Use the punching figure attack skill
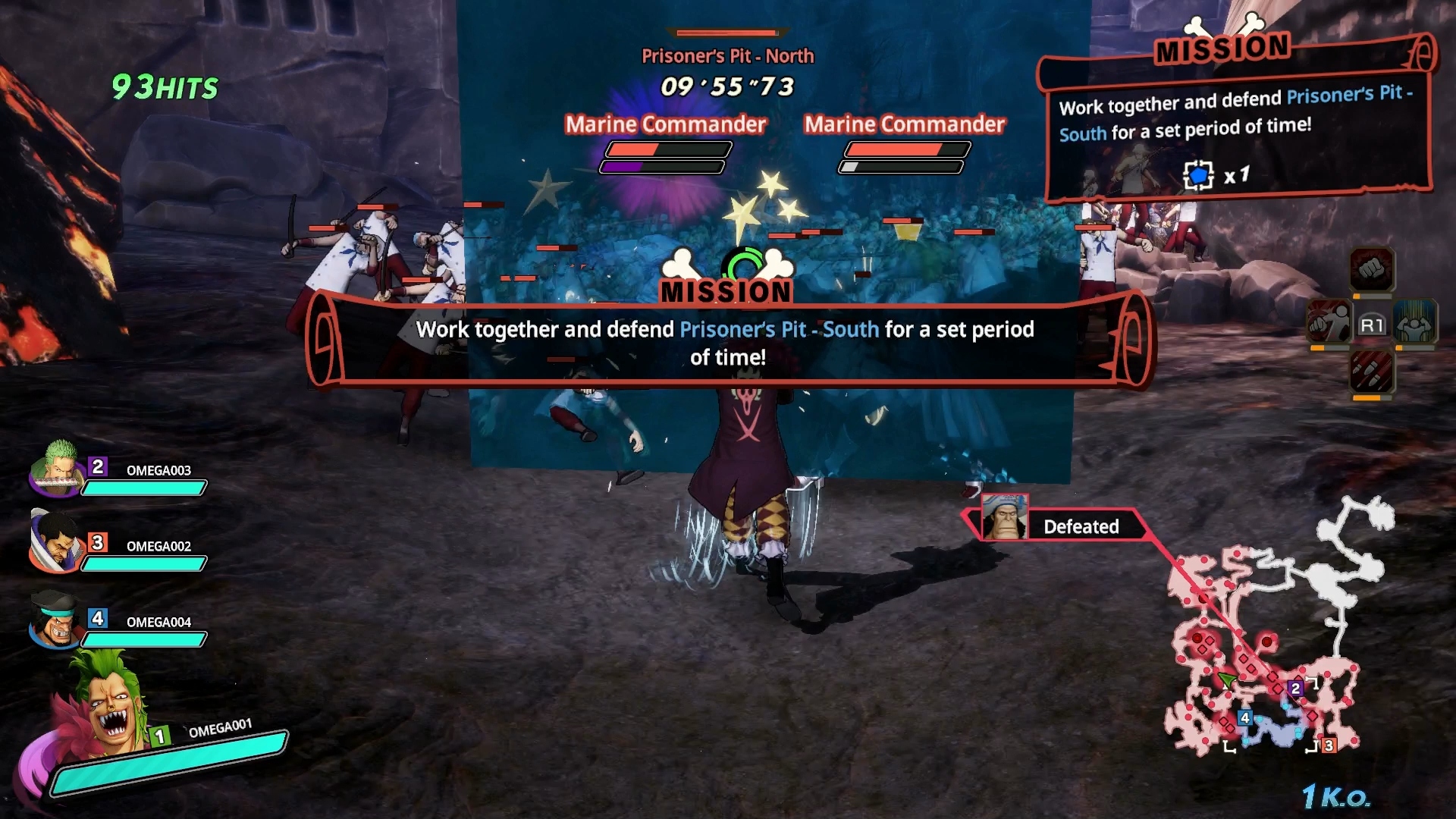 [x=1329, y=322]
